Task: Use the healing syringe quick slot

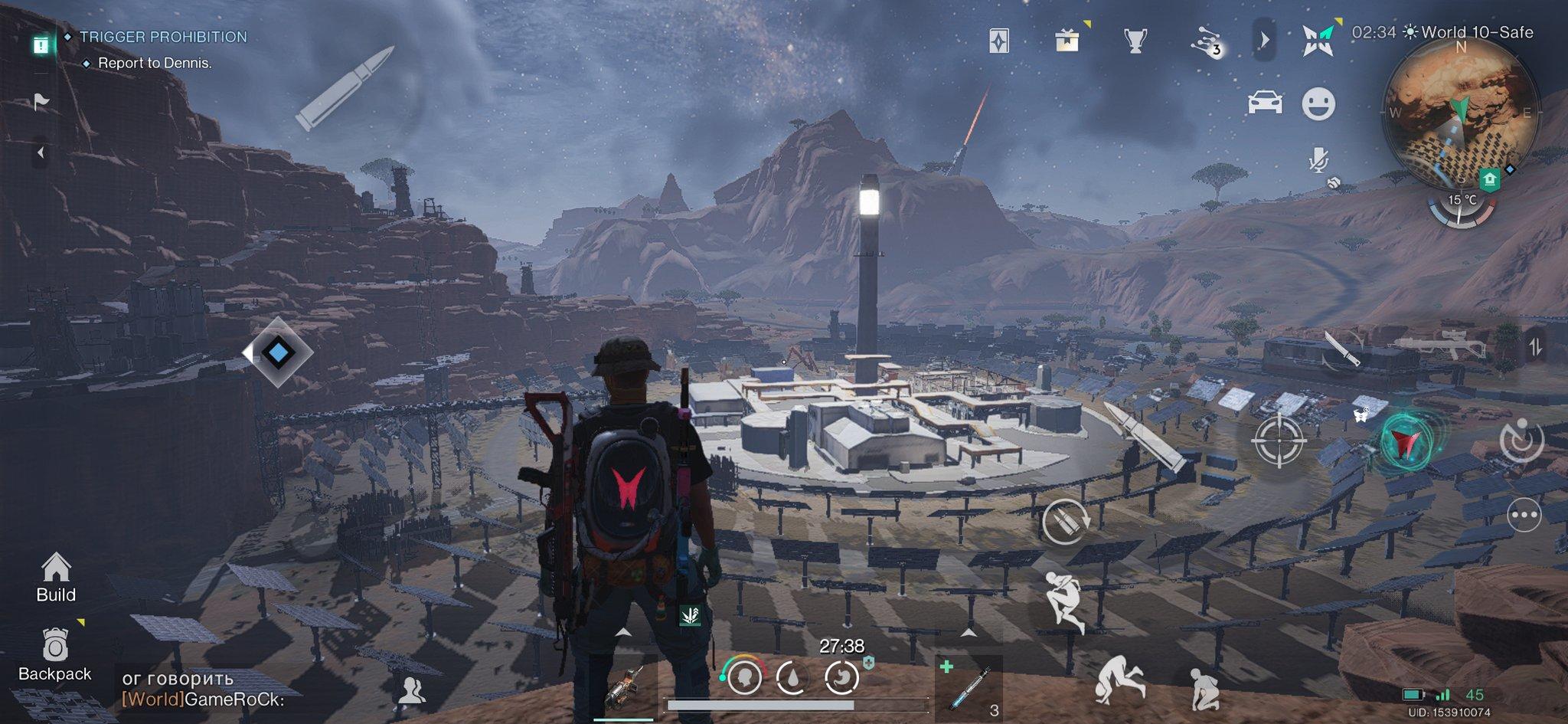Action: [x=969, y=687]
